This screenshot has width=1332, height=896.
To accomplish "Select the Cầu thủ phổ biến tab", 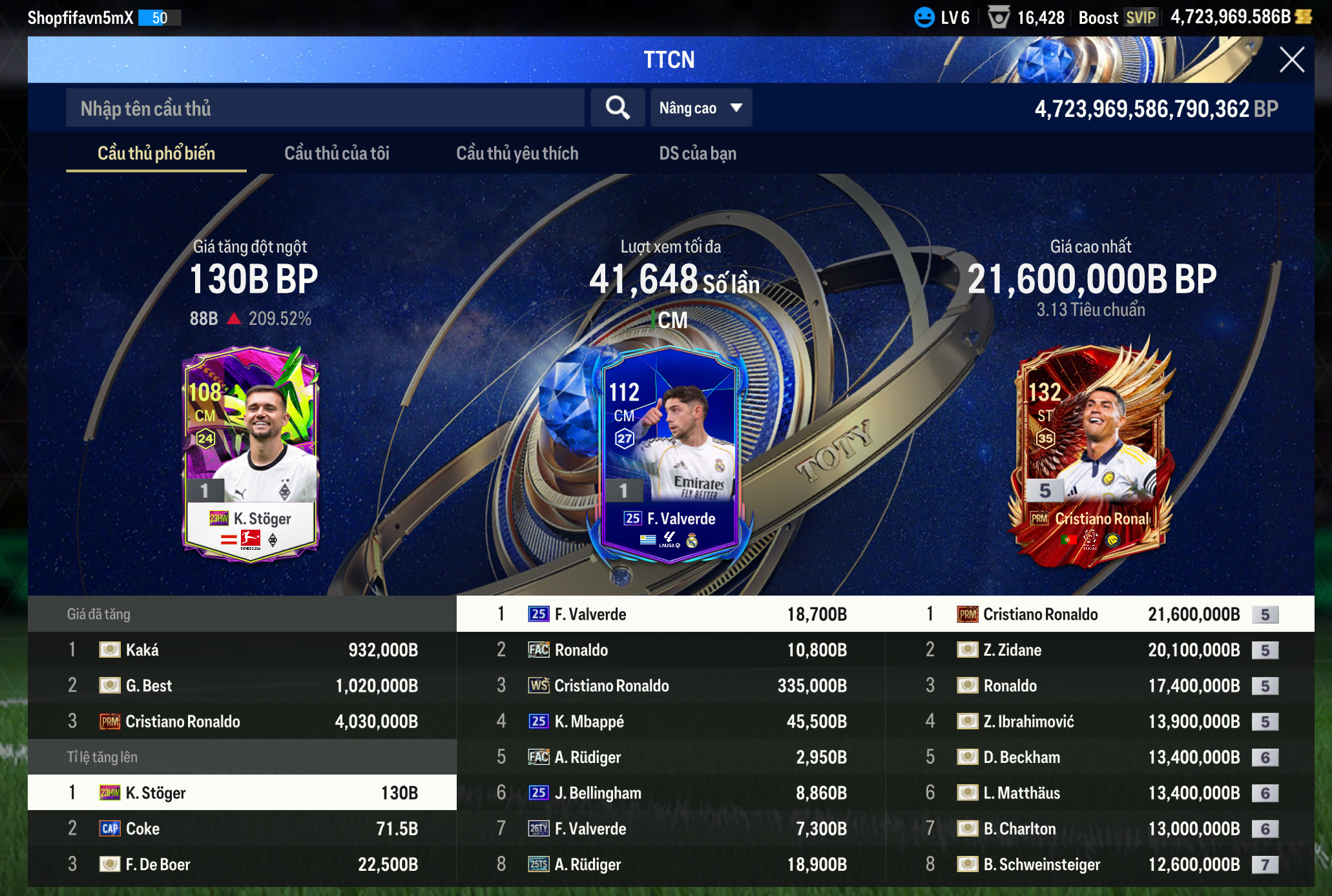I will pos(156,153).
